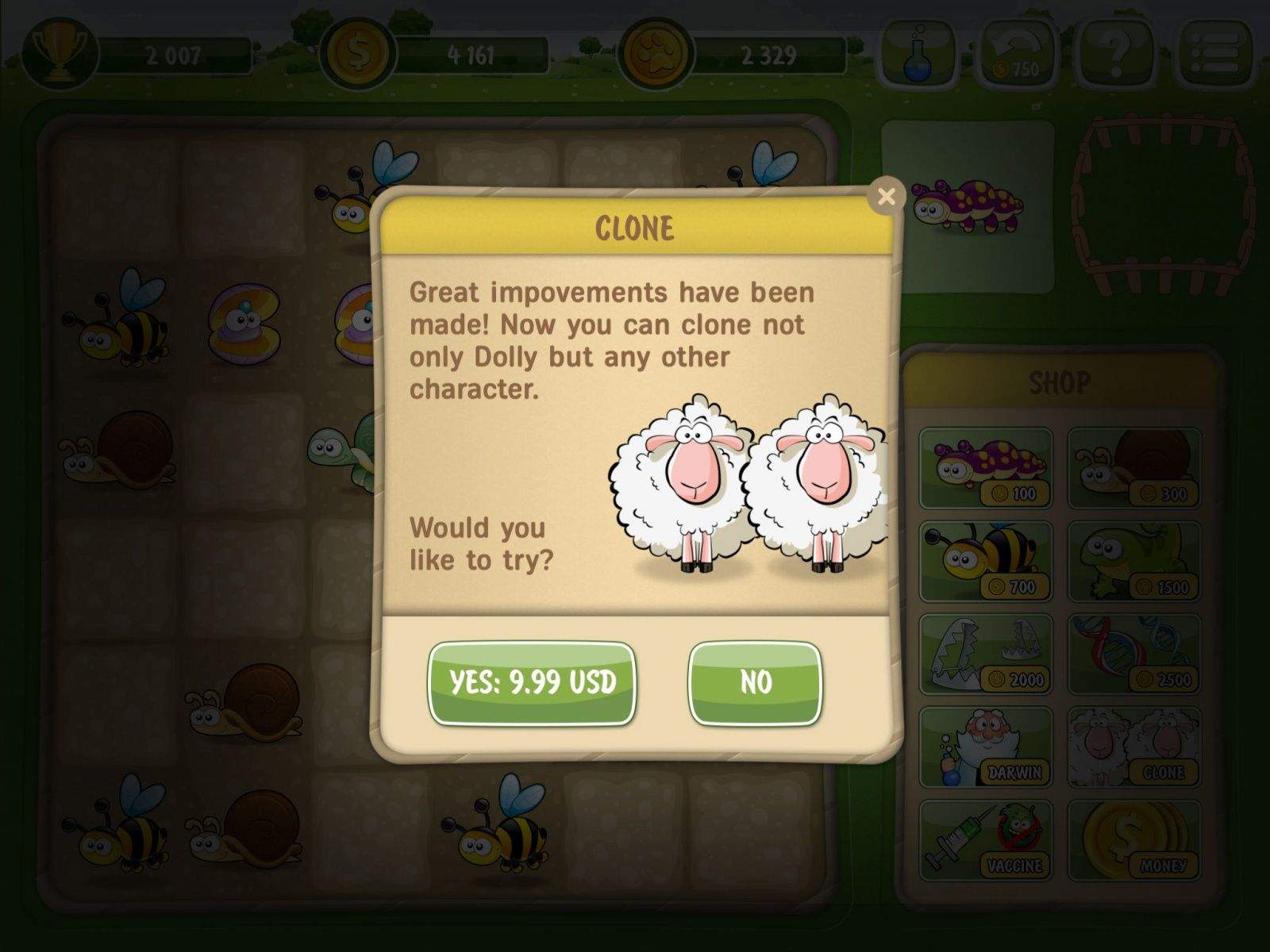1270x952 pixels.
Task: Open the Money shop item
Action: coord(1133,839)
